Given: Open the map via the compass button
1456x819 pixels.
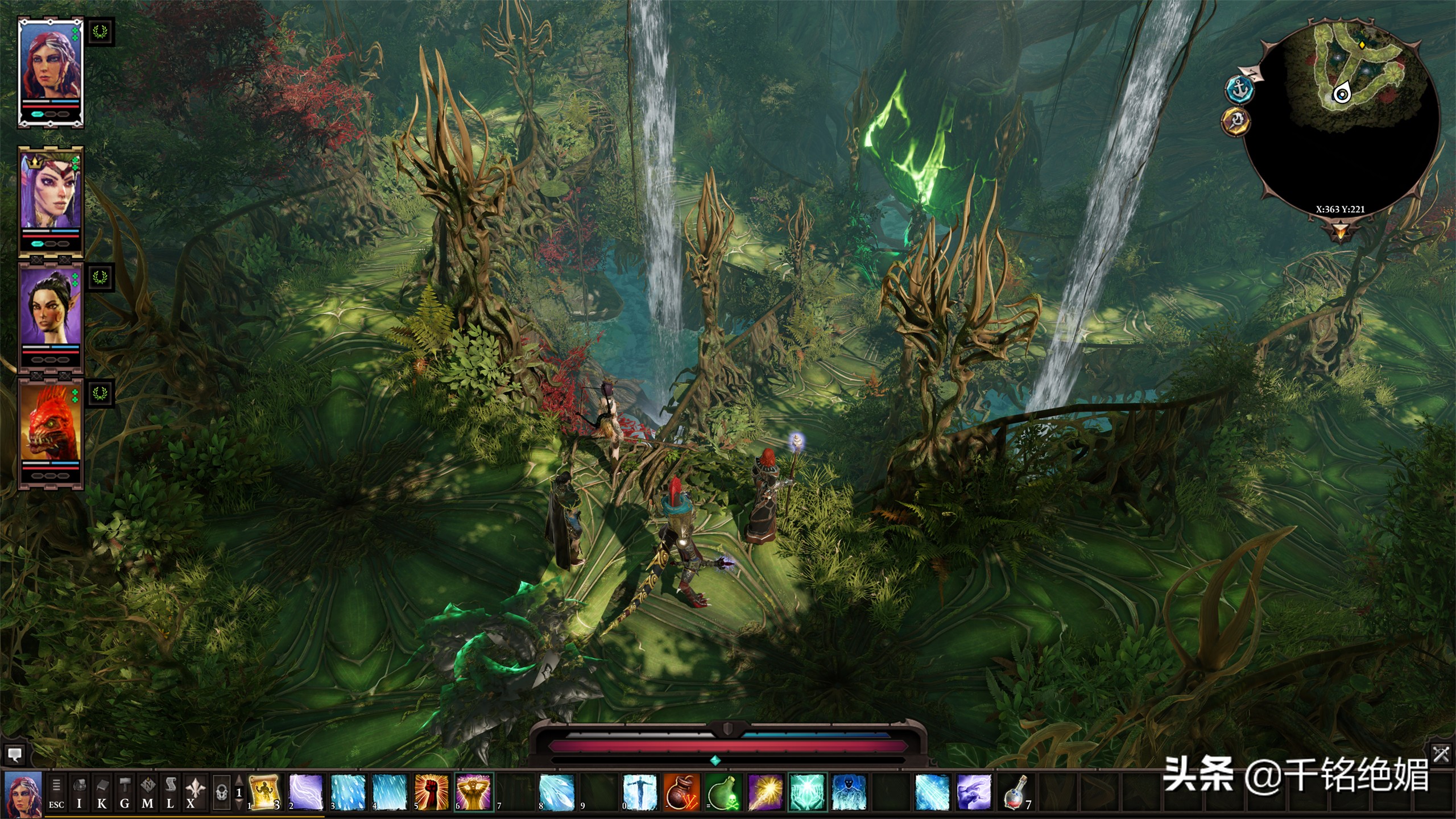Looking at the screenshot, I should point(147,793).
